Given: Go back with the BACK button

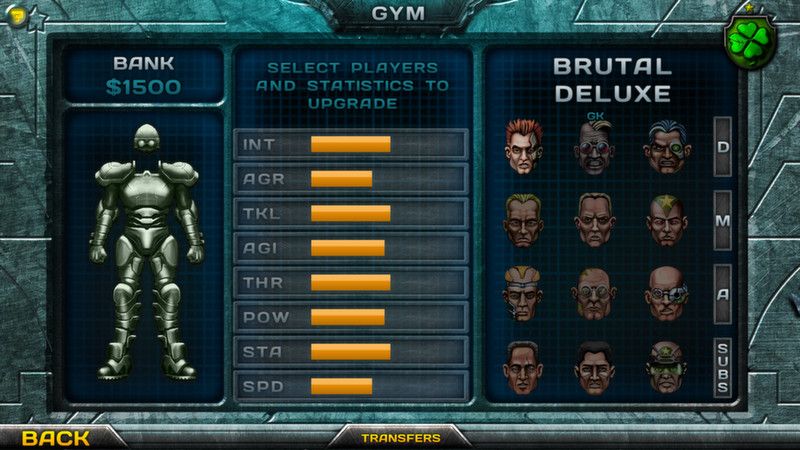Looking at the screenshot, I should click(x=56, y=438).
